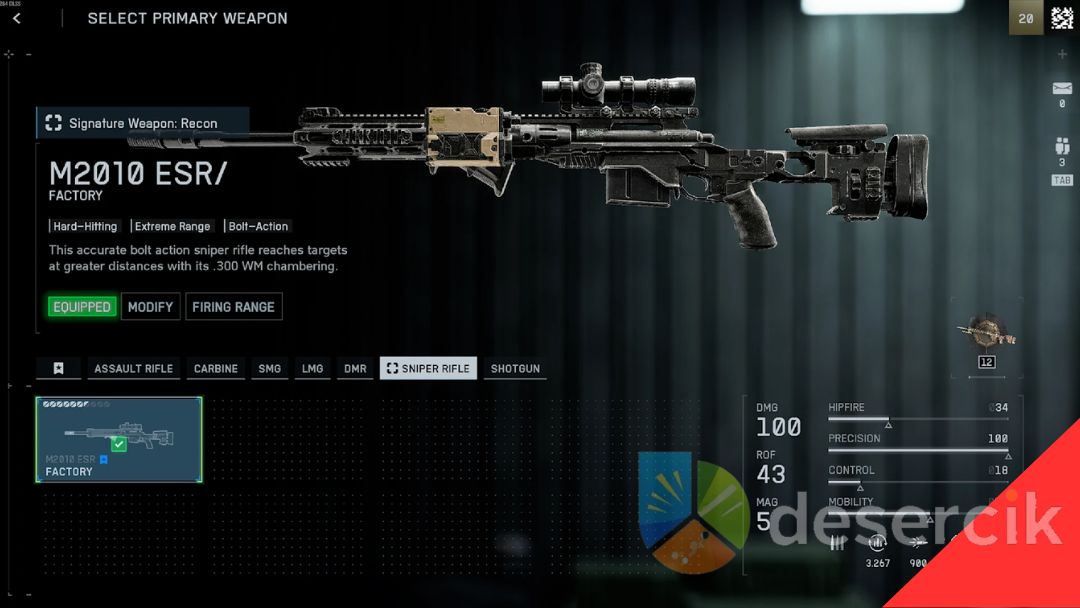Open the bookmark favorites tab
This screenshot has height=608, width=1080.
[x=59, y=369]
